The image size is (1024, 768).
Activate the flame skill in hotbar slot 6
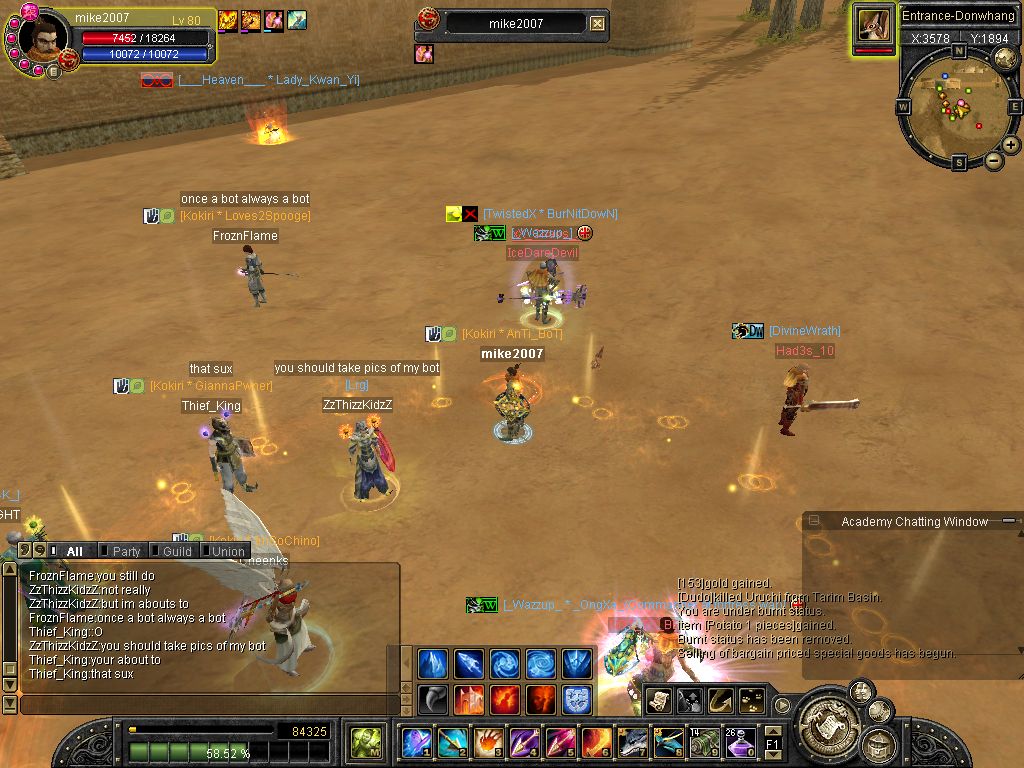pos(597,743)
